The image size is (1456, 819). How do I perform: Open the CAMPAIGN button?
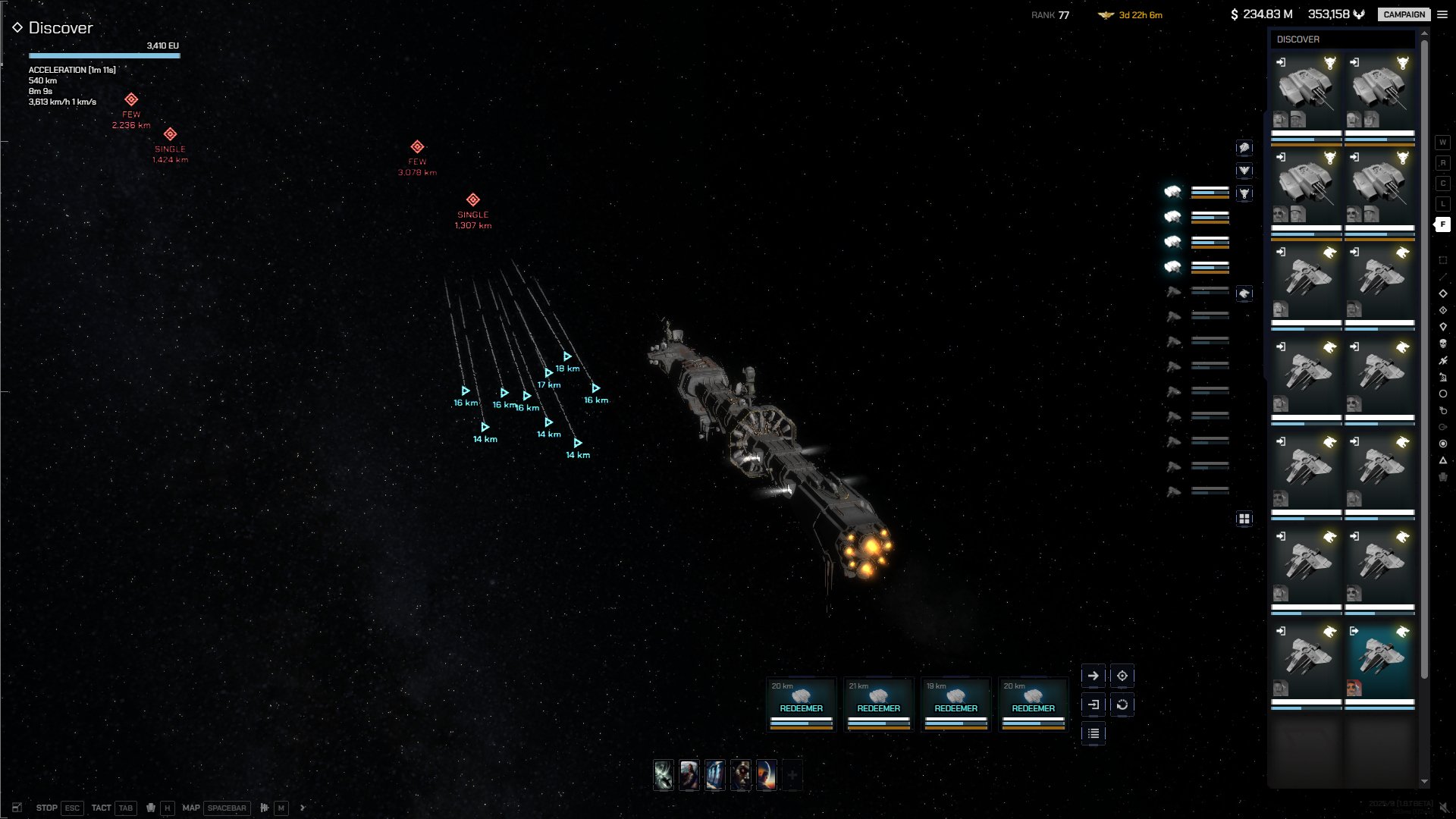point(1404,14)
